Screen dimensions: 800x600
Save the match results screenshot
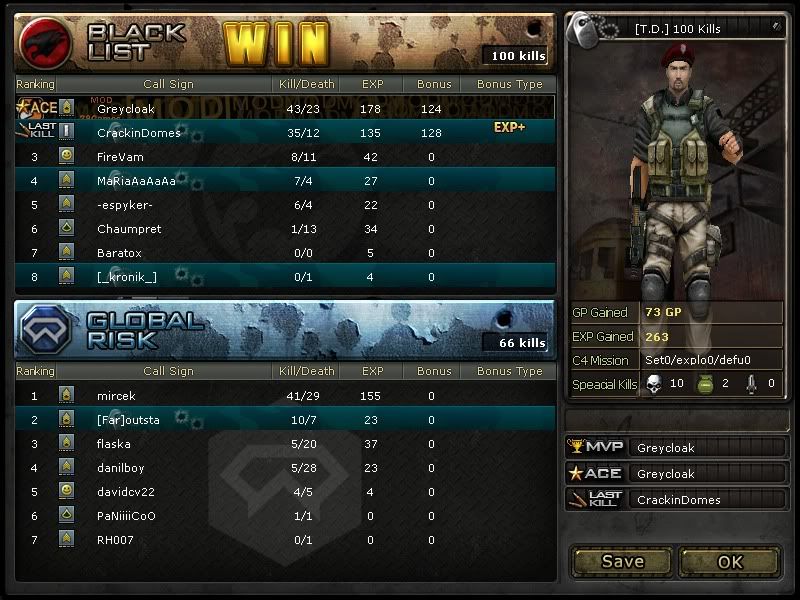click(x=622, y=561)
